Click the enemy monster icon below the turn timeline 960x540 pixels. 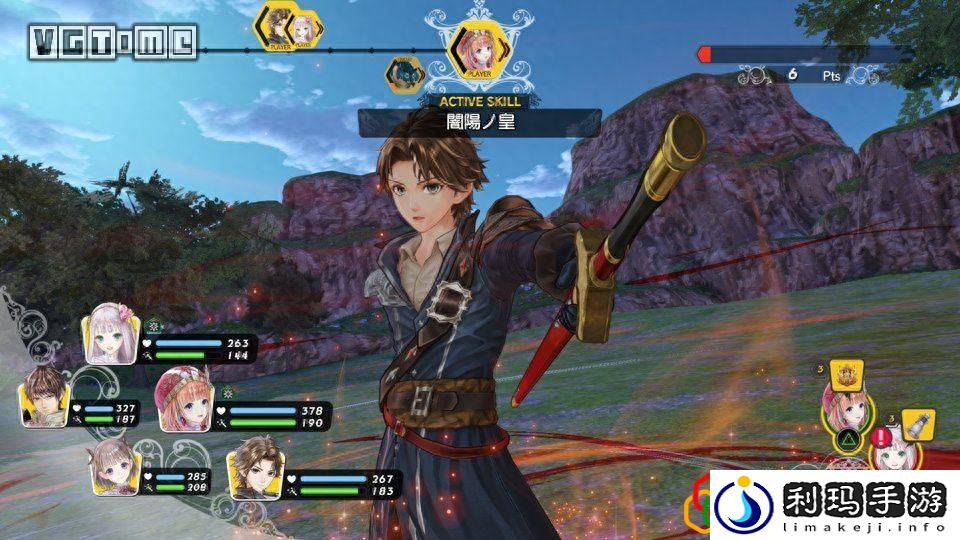click(406, 74)
